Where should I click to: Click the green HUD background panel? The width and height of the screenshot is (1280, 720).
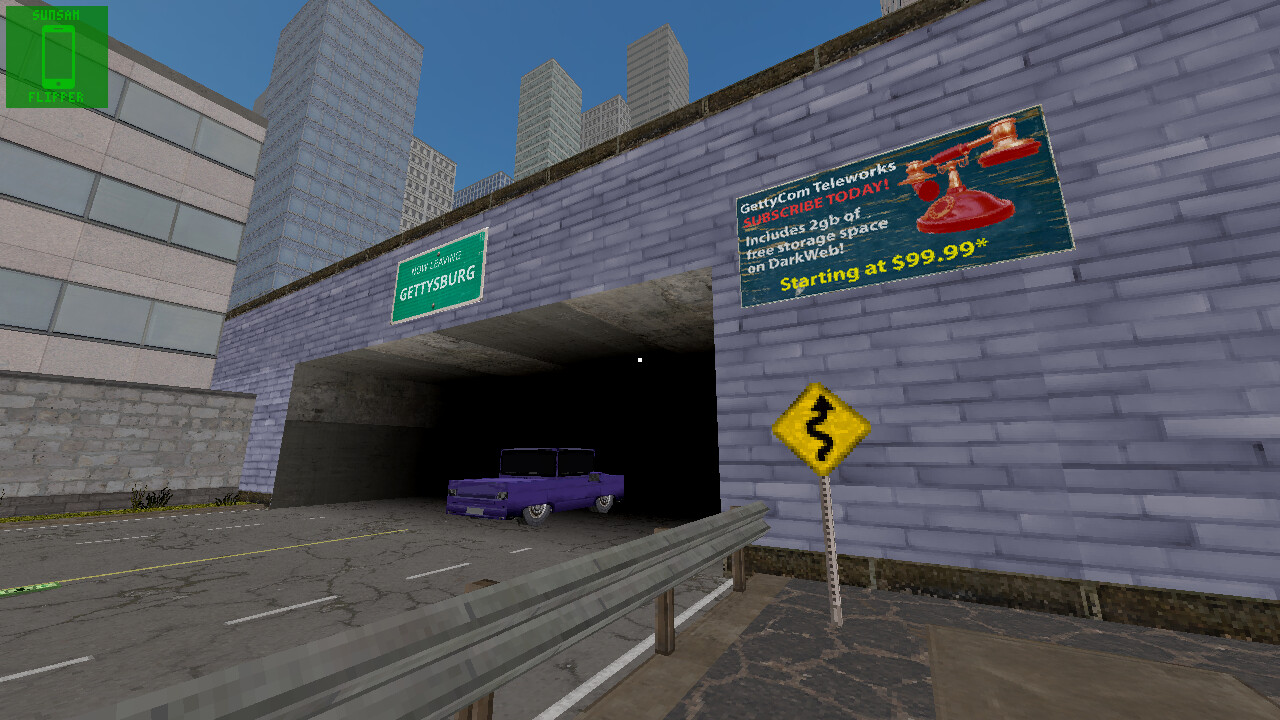[20, 55]
